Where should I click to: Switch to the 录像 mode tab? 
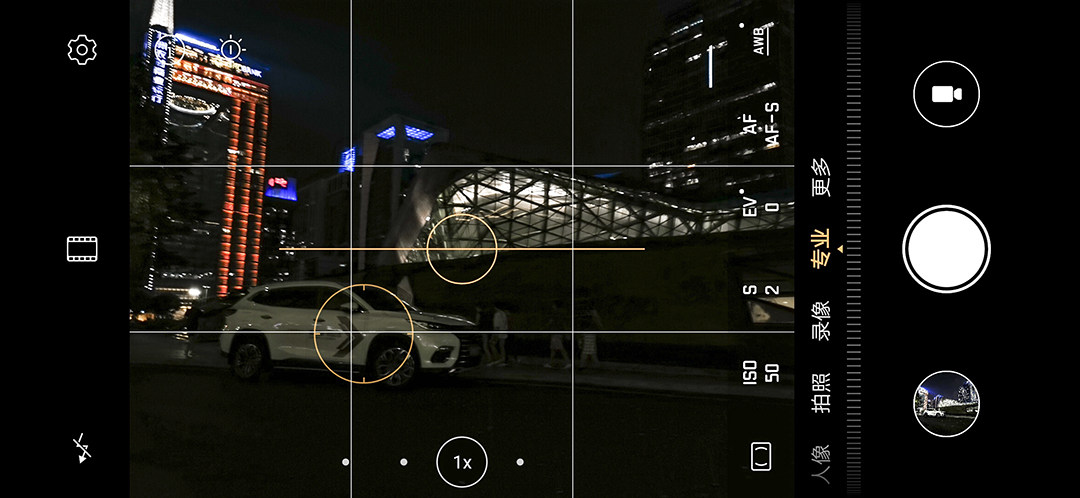coord(821,320)
